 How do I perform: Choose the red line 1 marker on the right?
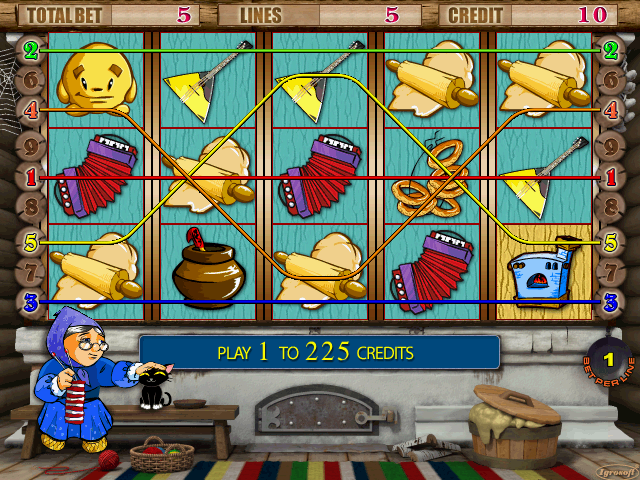pos(609,177)
